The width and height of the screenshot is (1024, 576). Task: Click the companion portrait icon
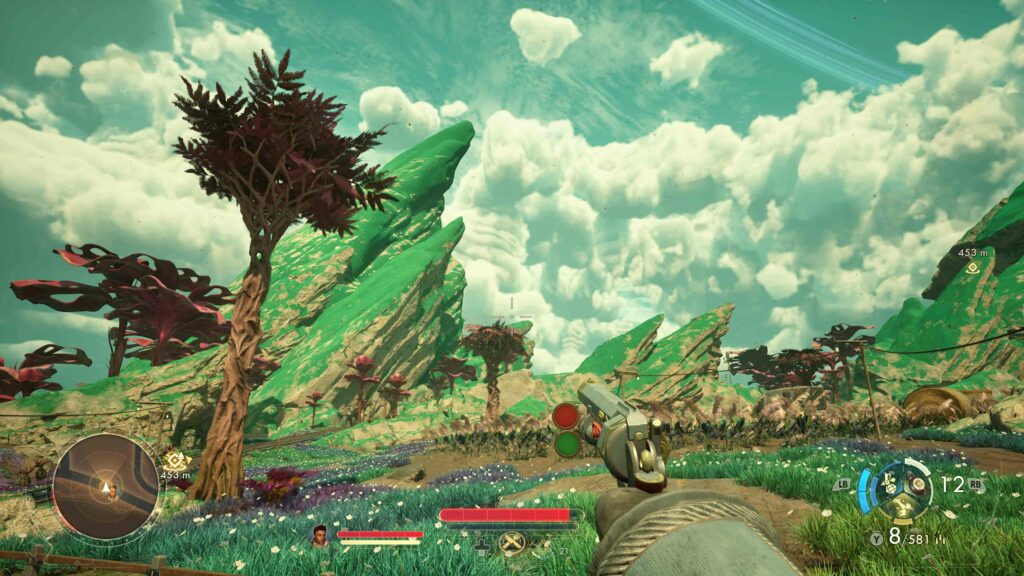pyautogui.click(x=321, y=535)
